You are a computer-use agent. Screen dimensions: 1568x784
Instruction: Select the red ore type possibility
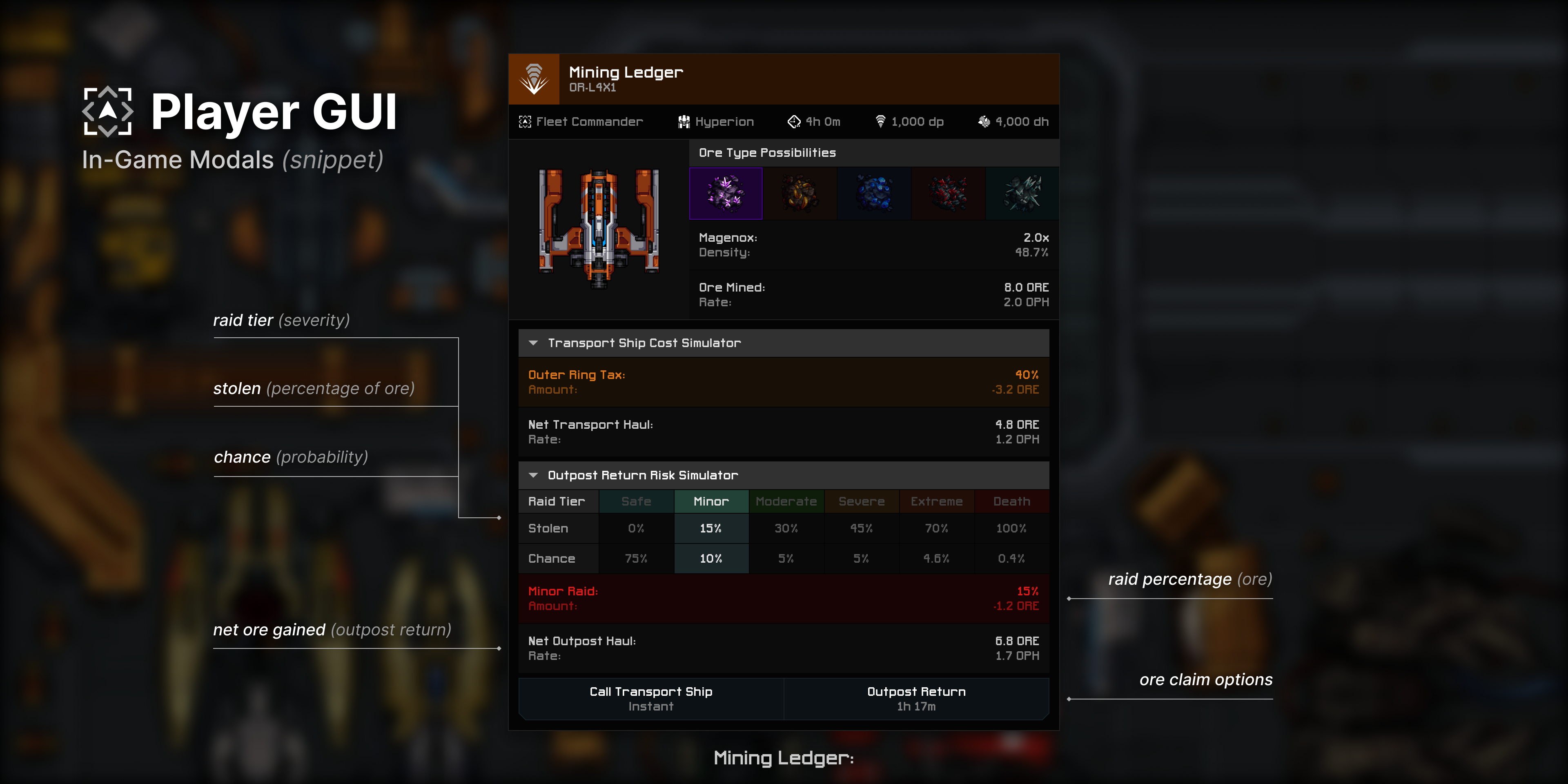(948, 193)
